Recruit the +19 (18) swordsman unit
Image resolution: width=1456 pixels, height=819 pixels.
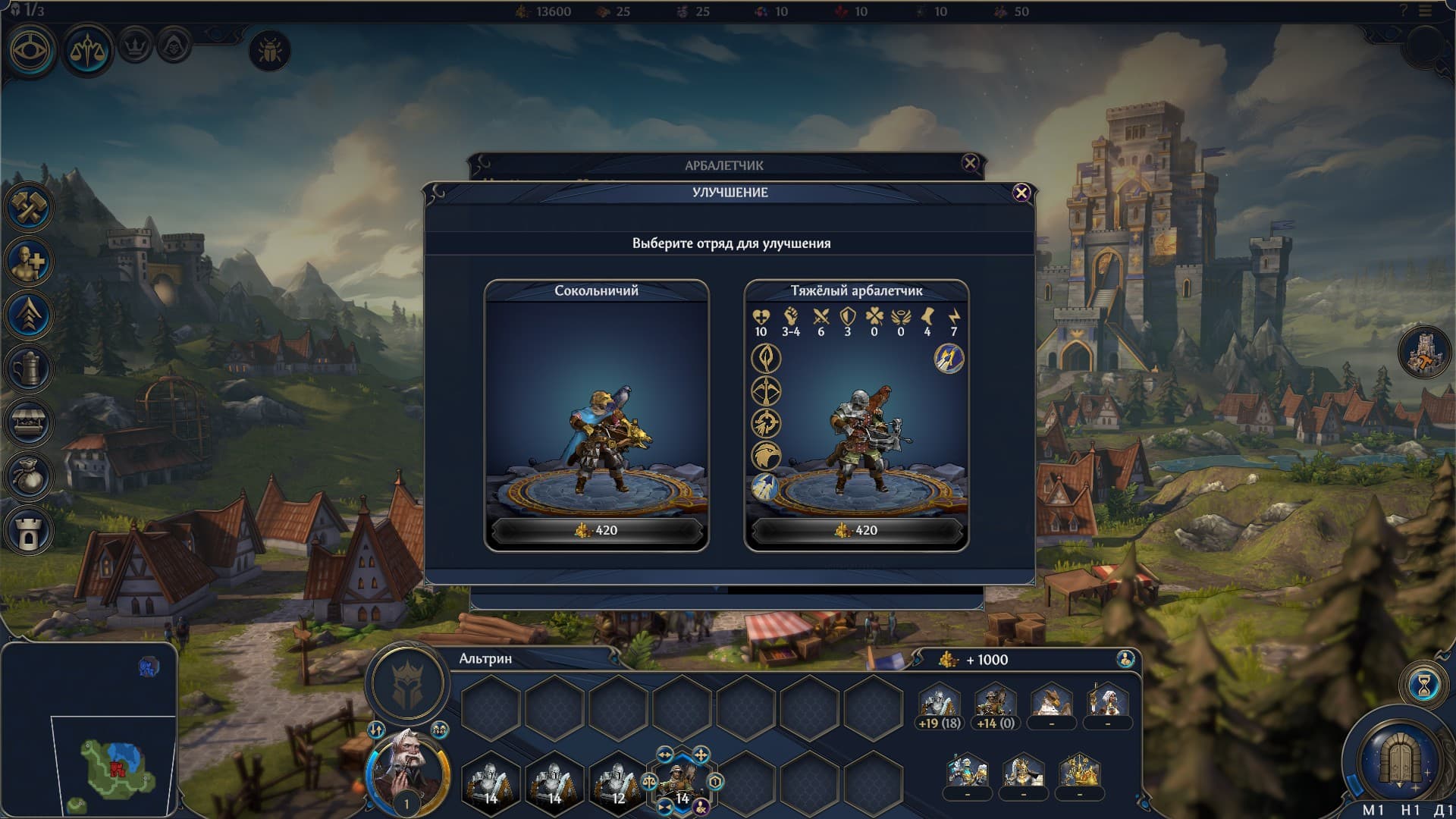pos(939,705)
